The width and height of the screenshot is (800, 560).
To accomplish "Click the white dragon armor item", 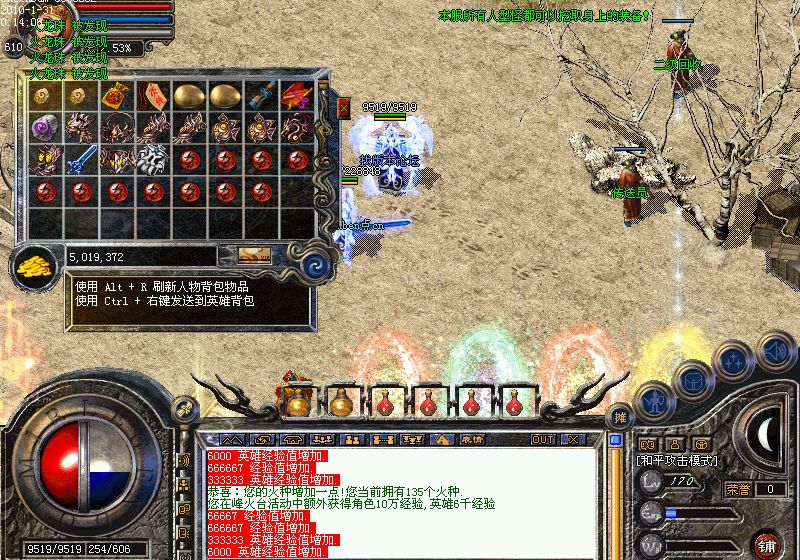I will (x=152, y=159).
